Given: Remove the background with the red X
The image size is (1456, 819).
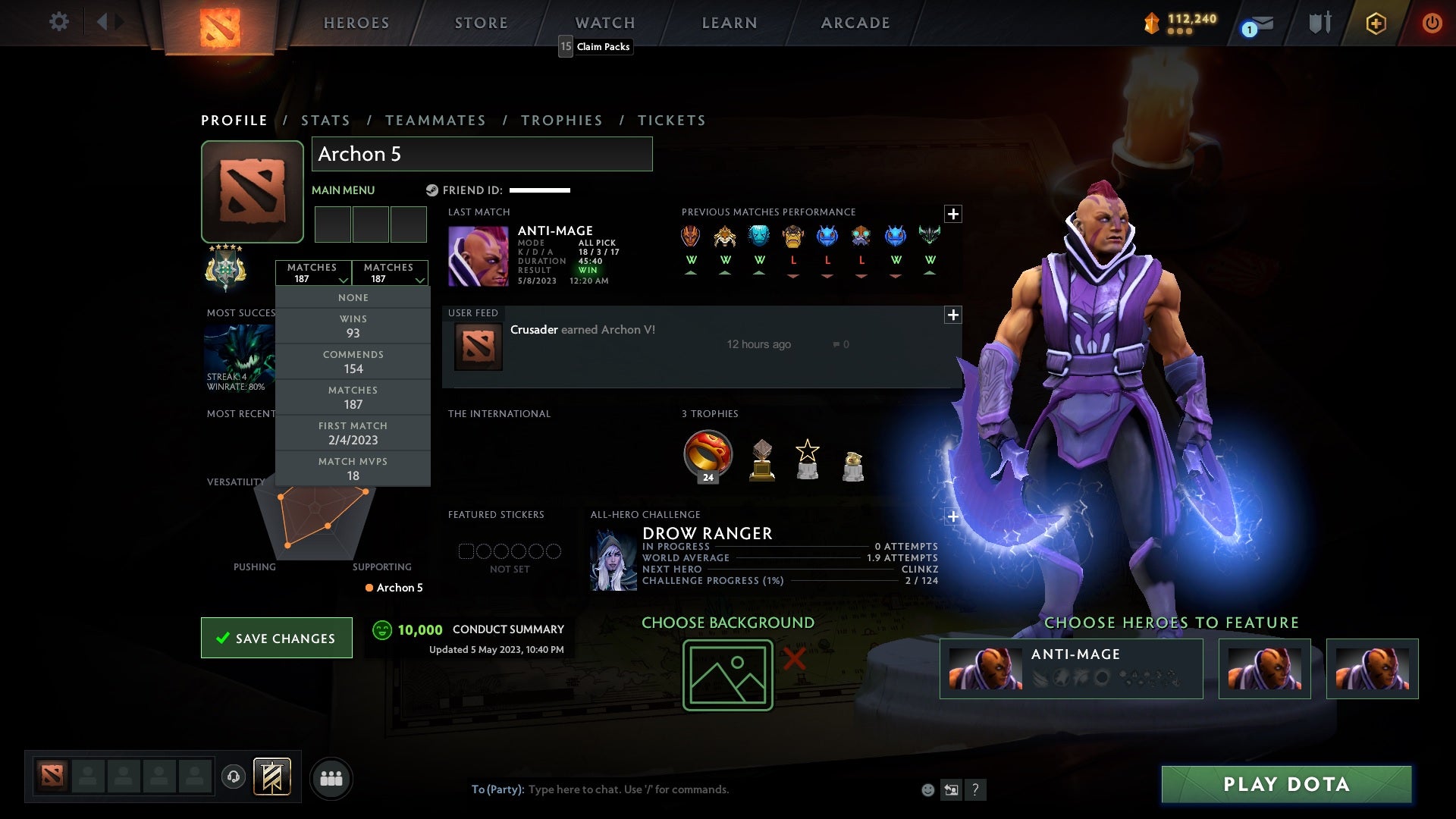Looking at the screenshot, I should pos(794,658).
